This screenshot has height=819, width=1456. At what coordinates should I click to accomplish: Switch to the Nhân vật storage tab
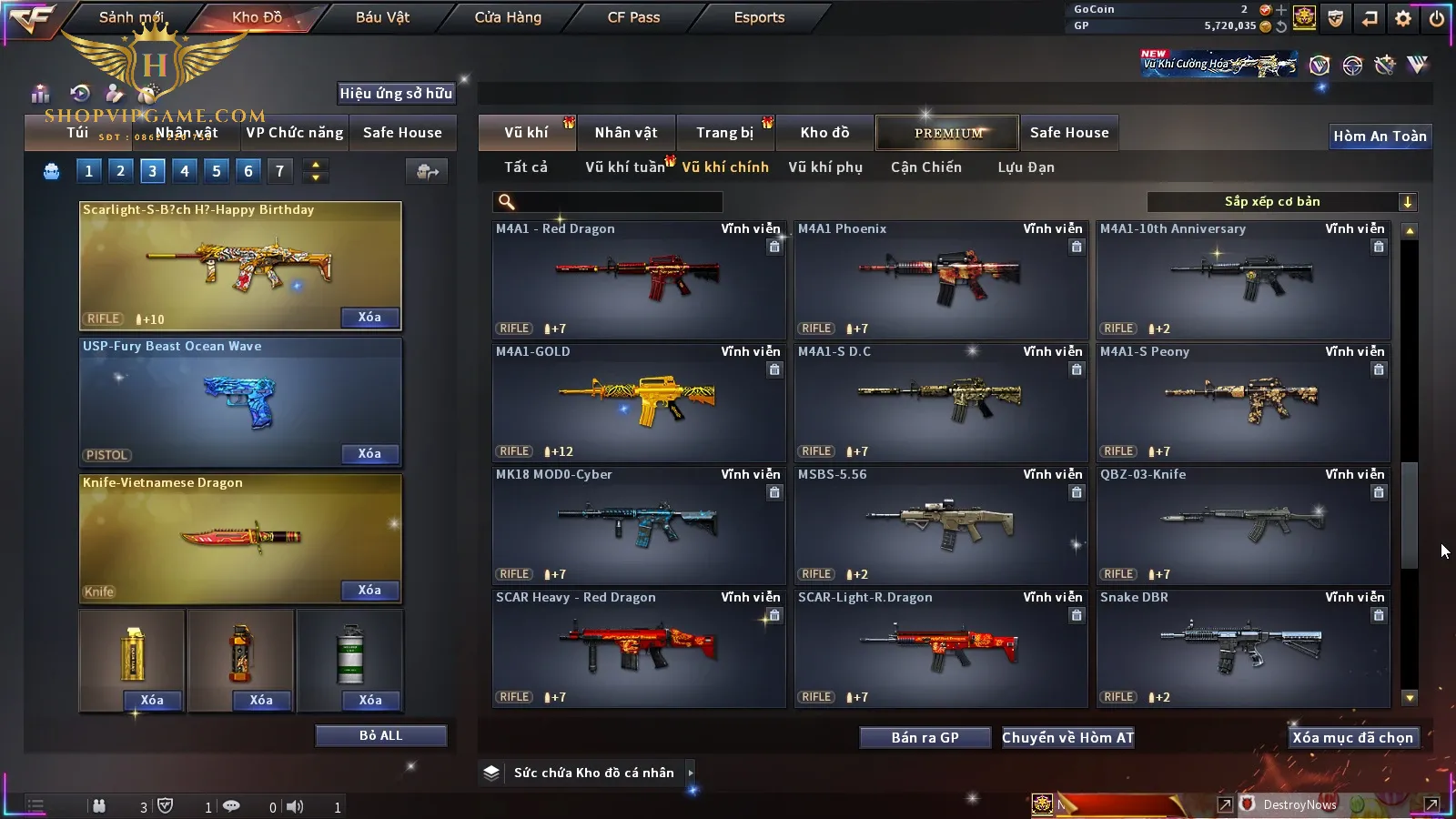[626, 133]
